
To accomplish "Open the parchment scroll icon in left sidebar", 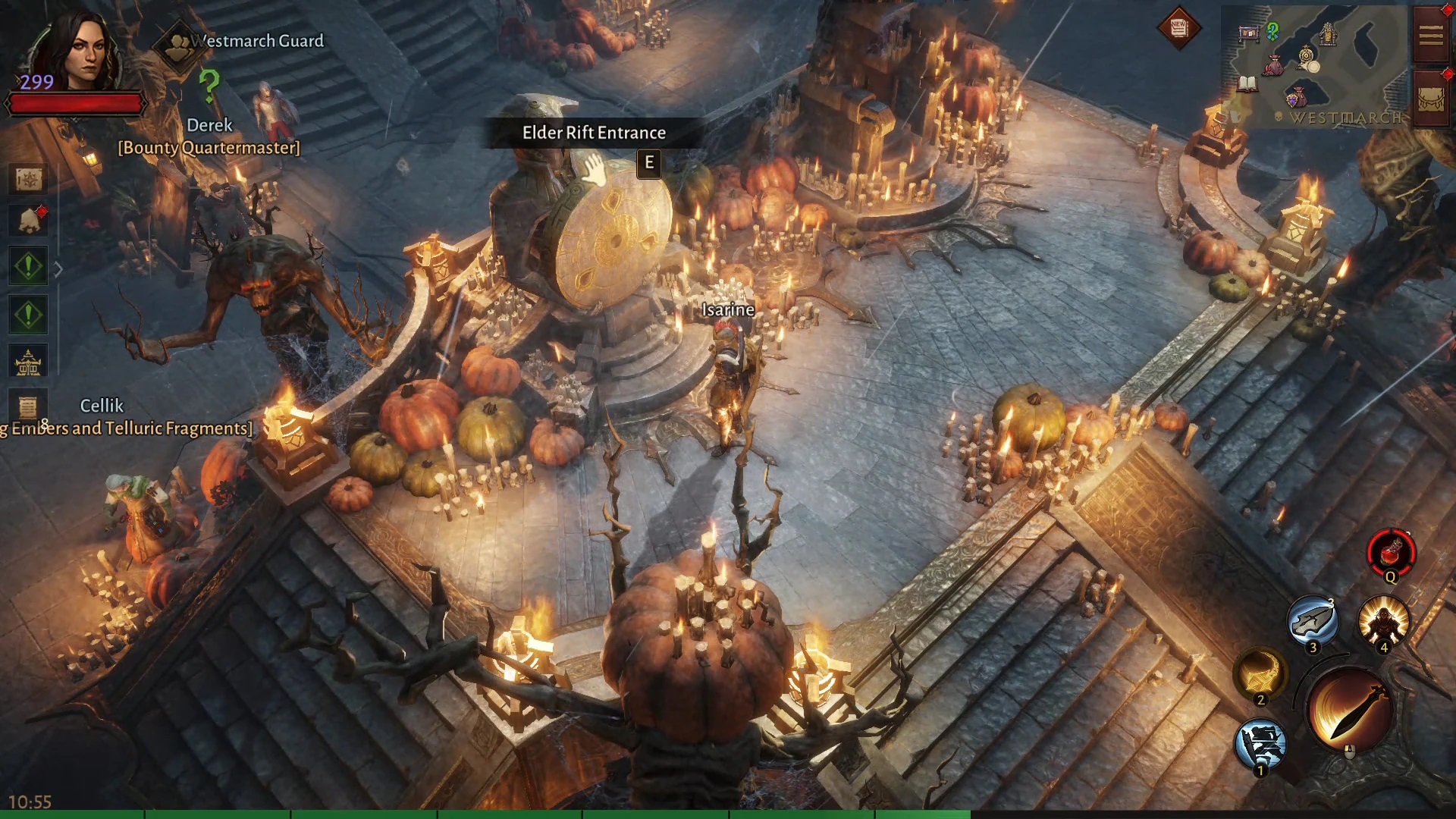I will tap(29, 408).
